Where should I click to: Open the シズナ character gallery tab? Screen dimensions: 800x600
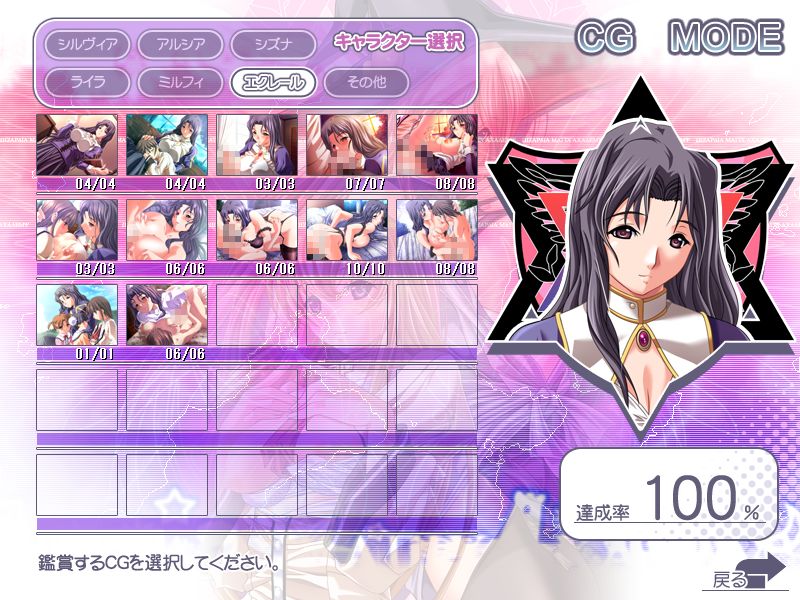tap(273, 44)
